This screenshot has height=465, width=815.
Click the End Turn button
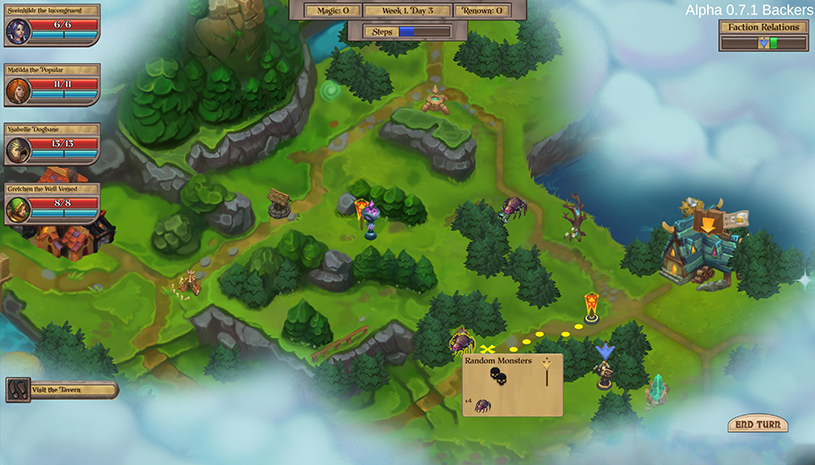pos(757,424)
